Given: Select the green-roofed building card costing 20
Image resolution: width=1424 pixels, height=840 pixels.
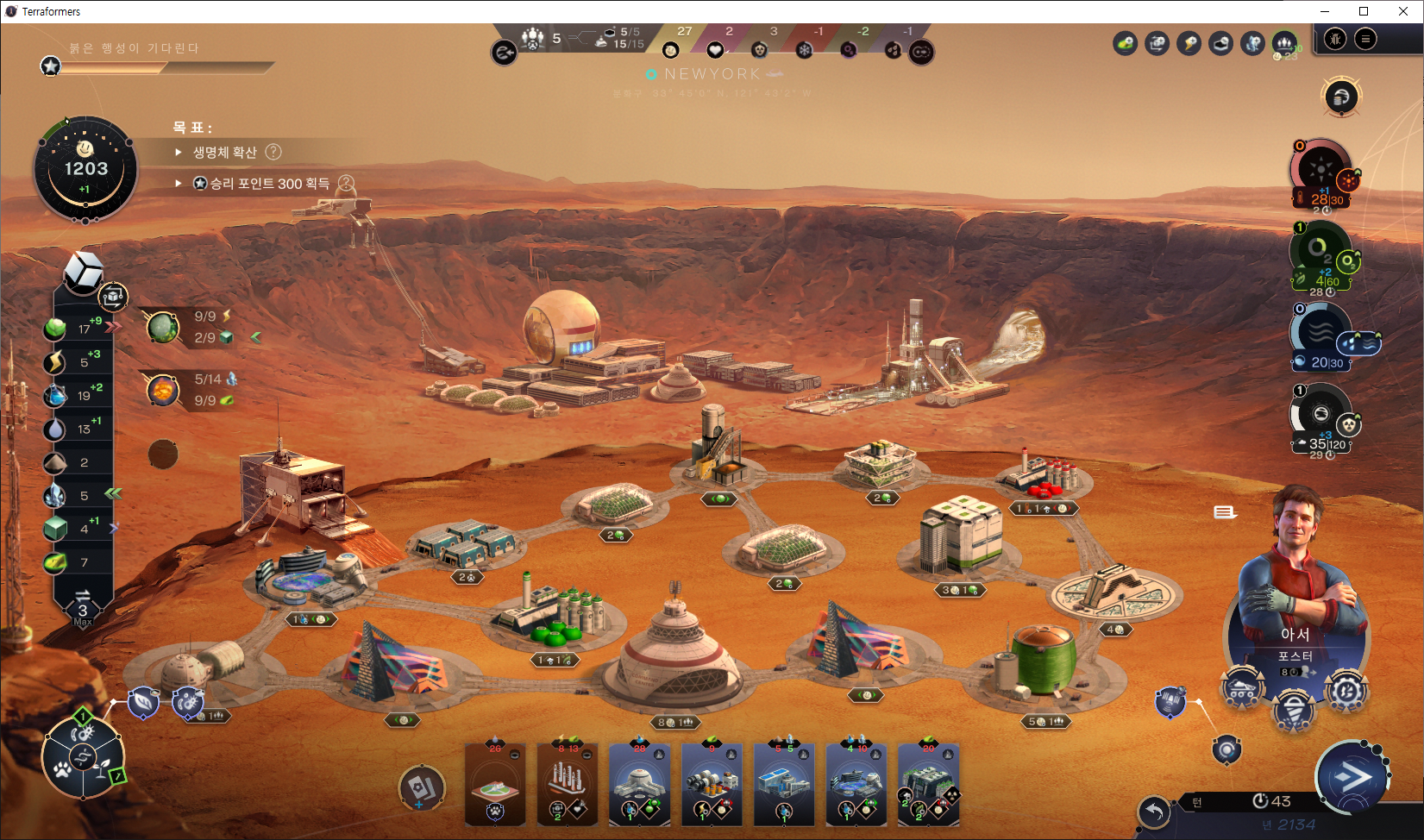Looking at the screenshot, I should [x=929, y=784].
